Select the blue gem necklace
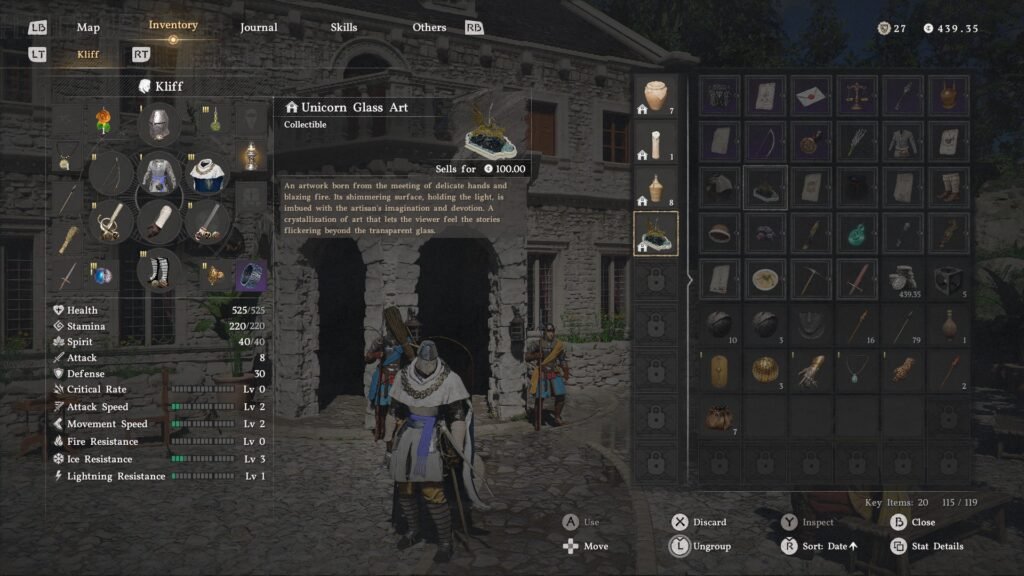Viewport: 1024px width, 576px height. 857,370
